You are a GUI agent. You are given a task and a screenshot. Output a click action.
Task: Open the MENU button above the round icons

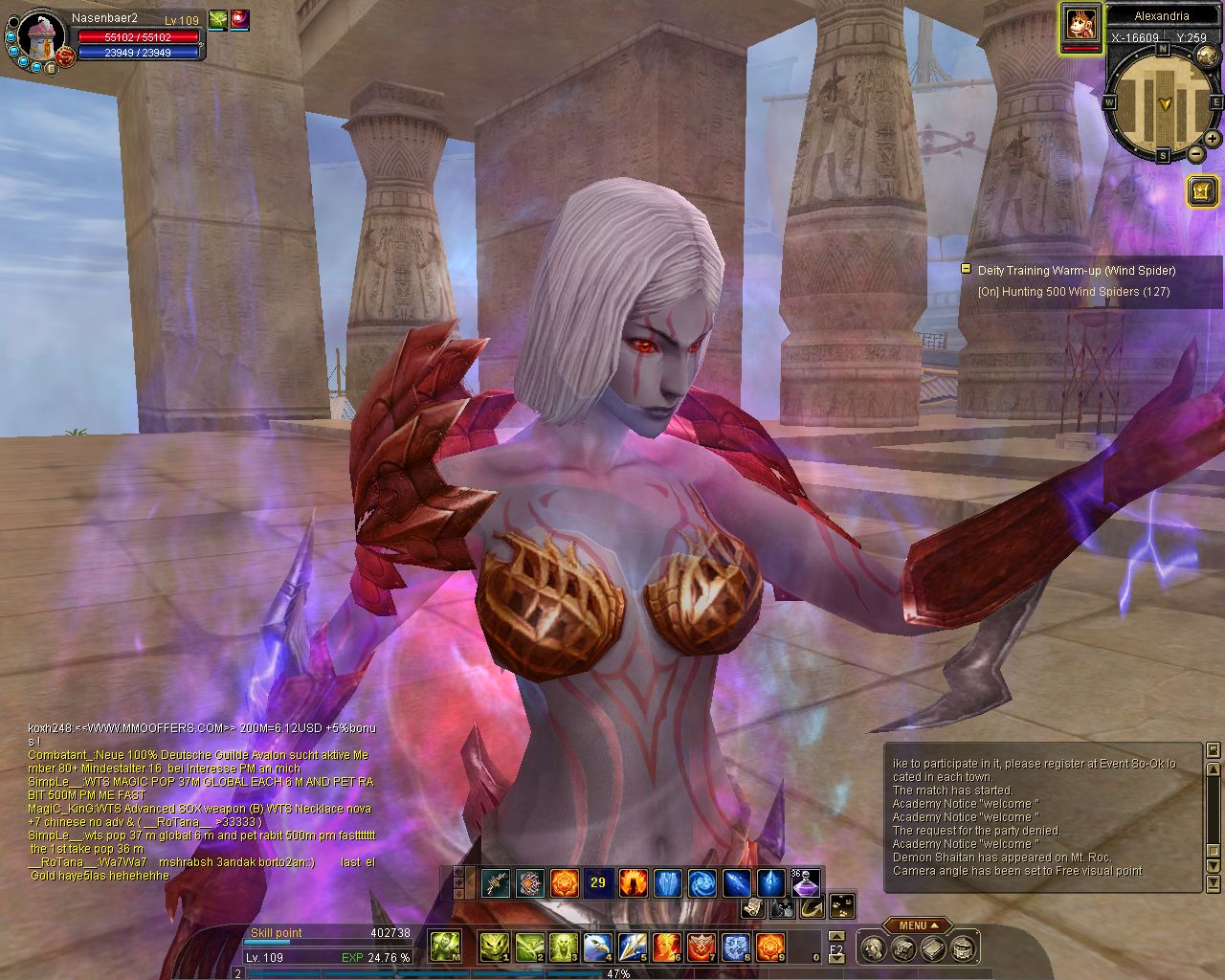[x=917, y=925]
